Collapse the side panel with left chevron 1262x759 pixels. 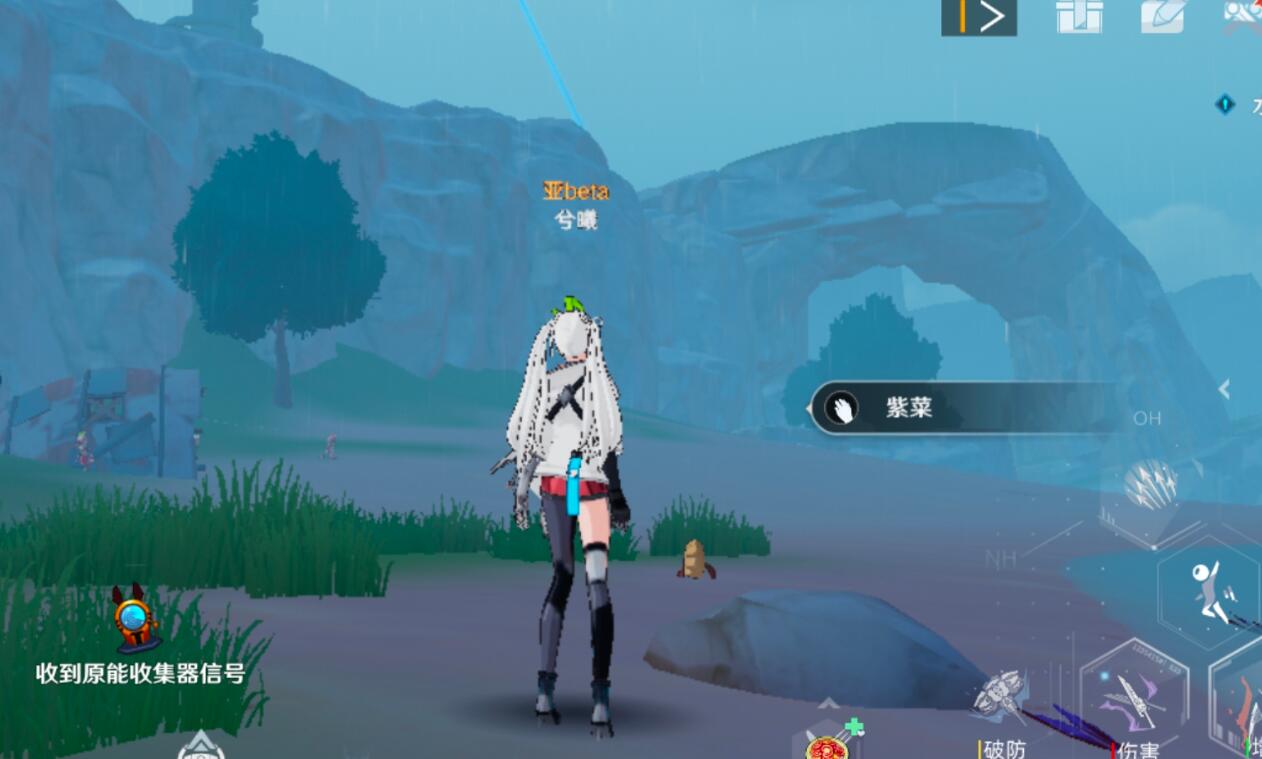[x=1224, y=390]
